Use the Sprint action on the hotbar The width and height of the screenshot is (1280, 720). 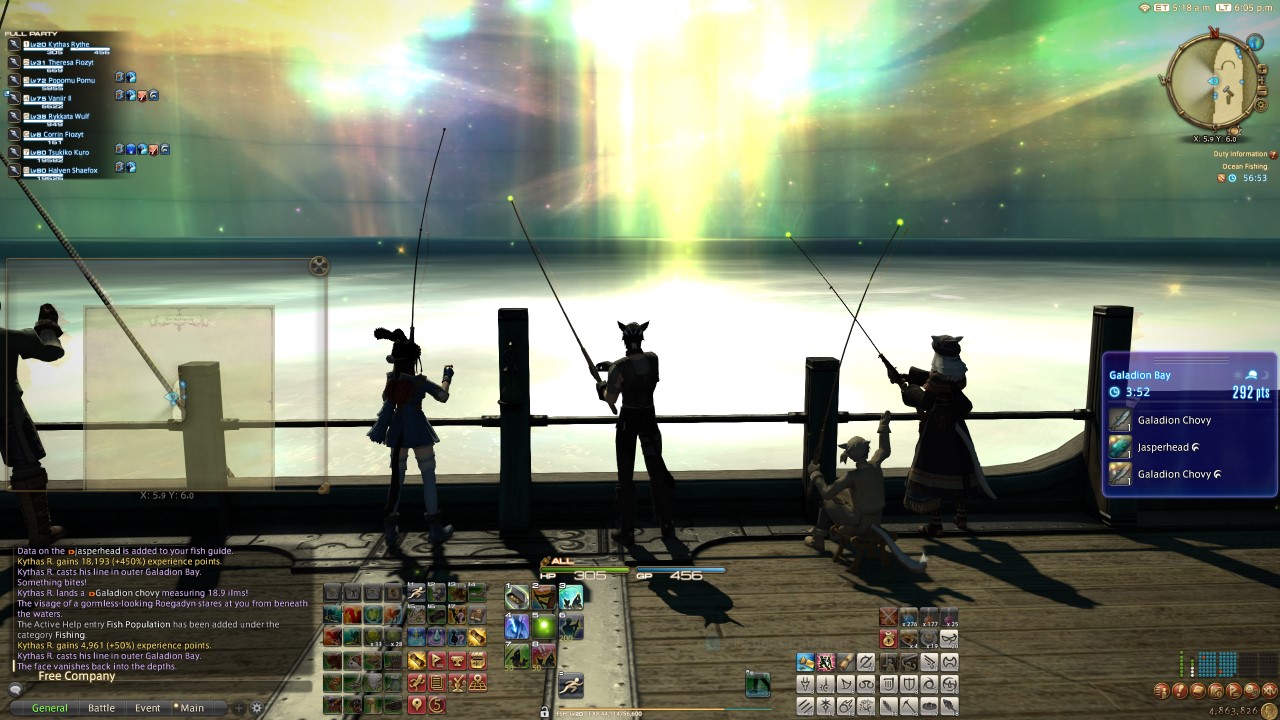[570, 686]
